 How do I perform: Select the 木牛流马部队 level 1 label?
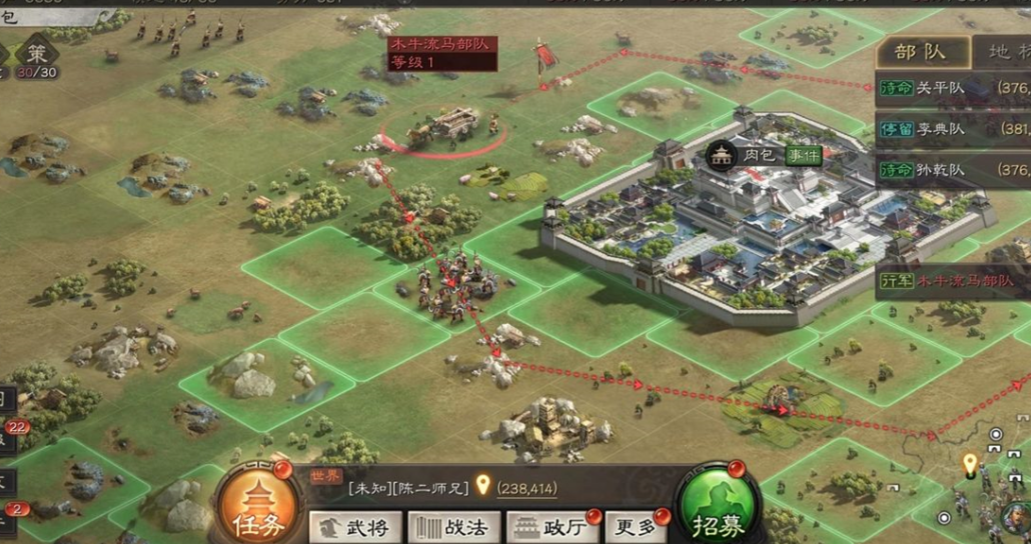441,53
